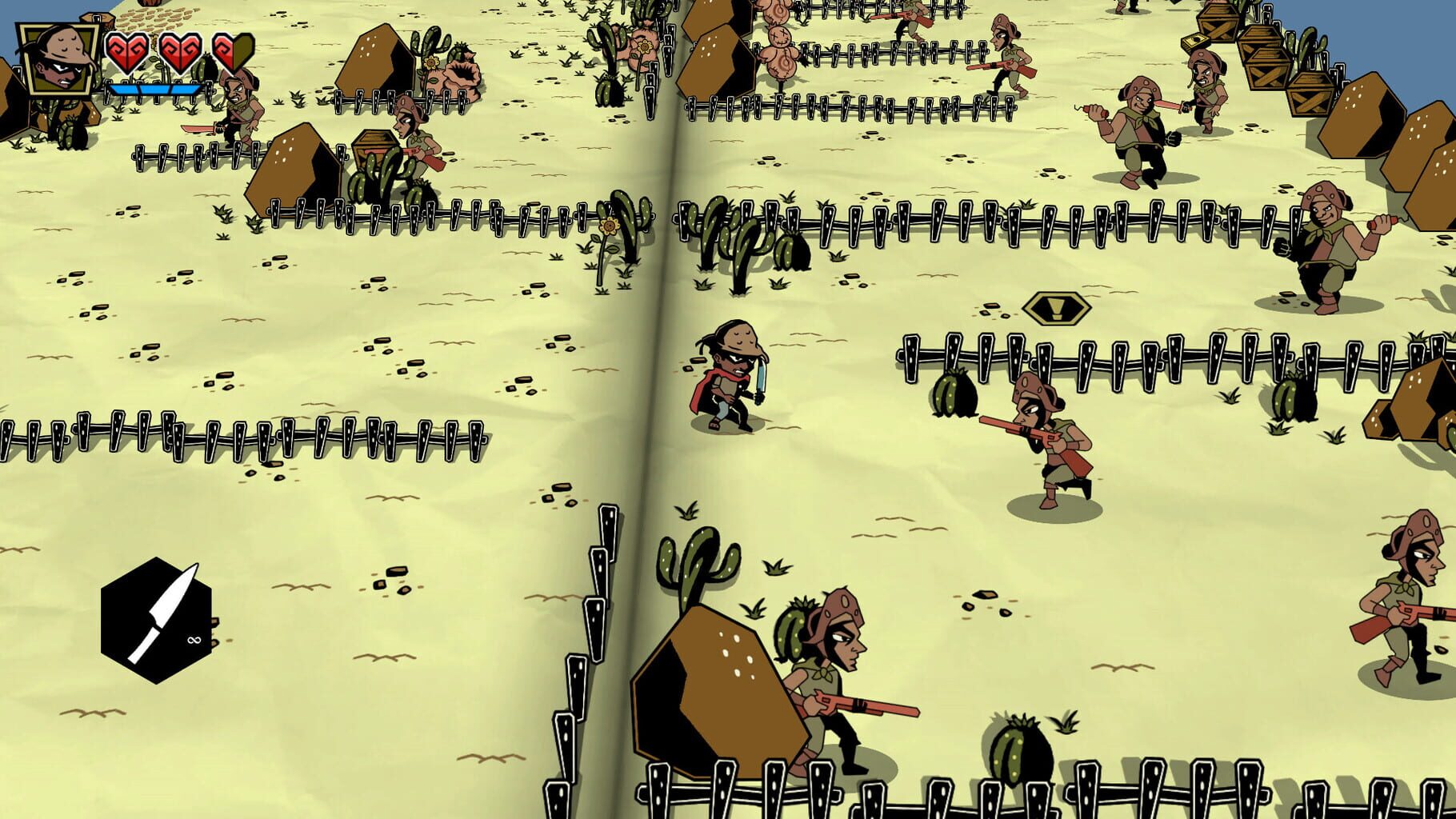1456x819 pixels.
Task: Click the blue stamina bar under the hearts
Action: tap(156, 90)
